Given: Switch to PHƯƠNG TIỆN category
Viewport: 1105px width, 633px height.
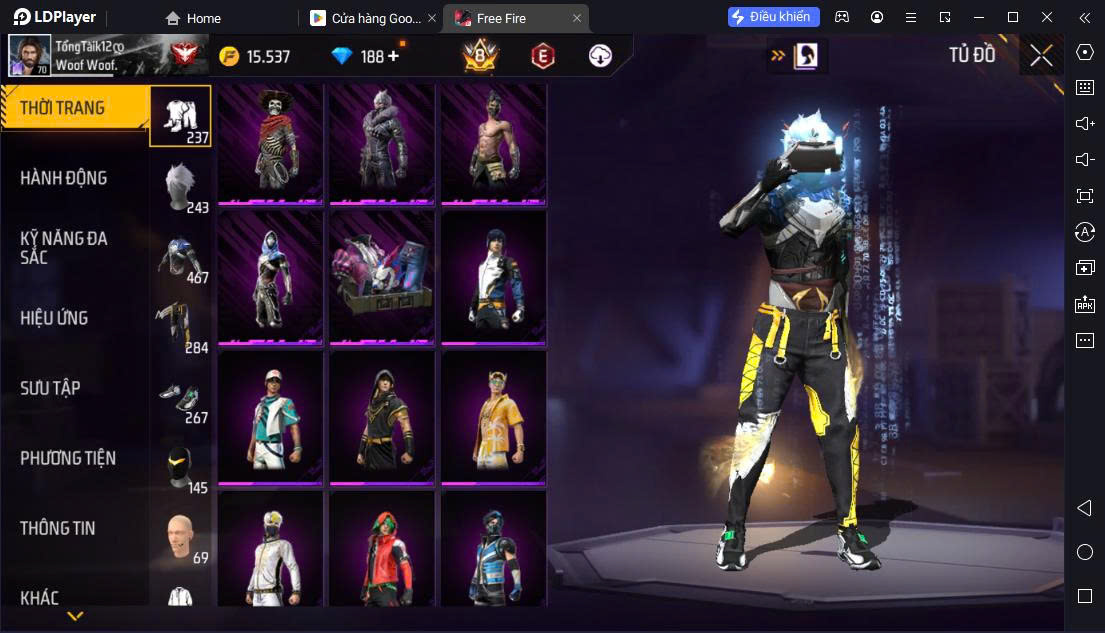Looking at the screenshot, I should (x=68, y=458).
